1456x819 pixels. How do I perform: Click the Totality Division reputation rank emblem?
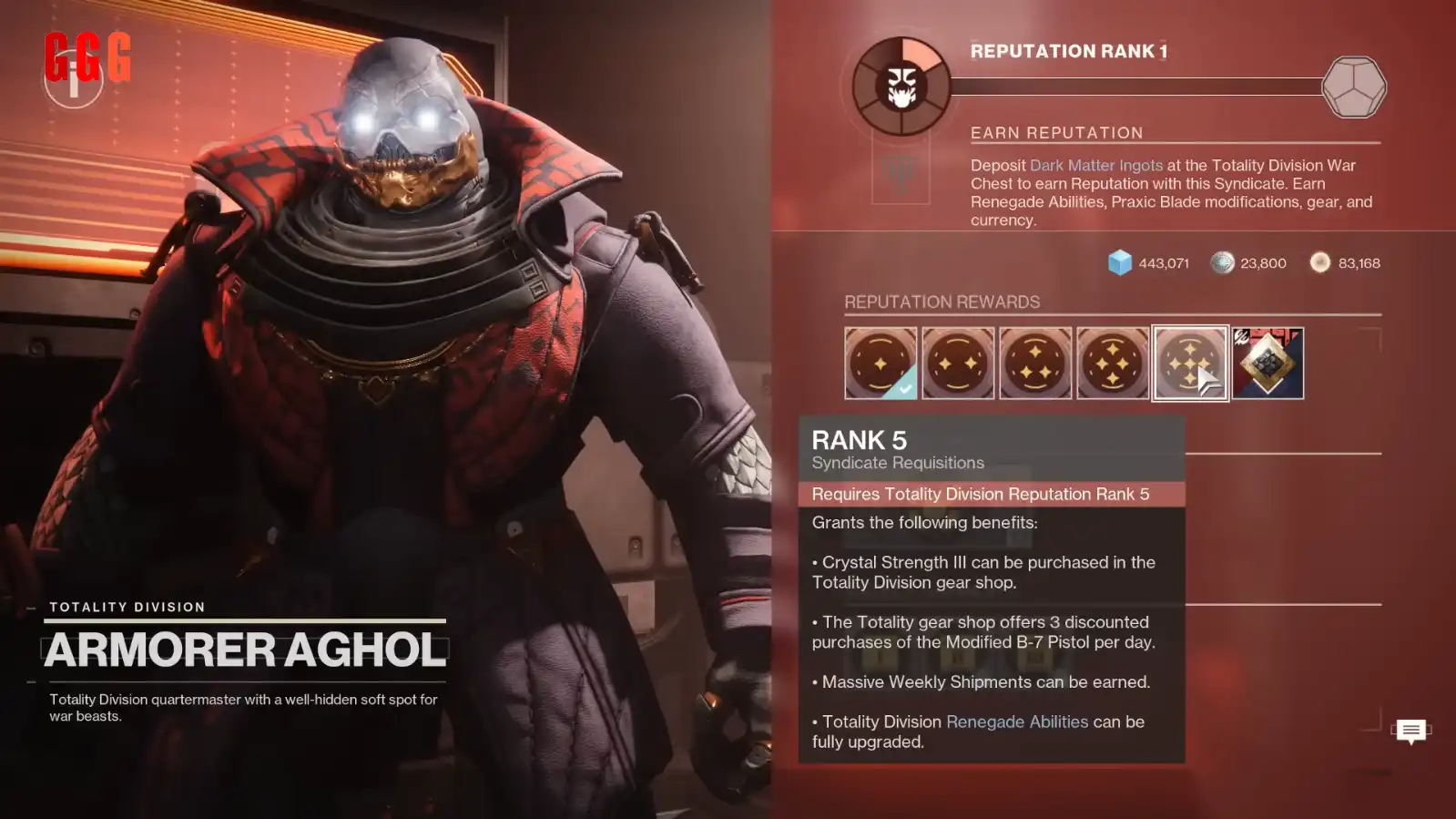901,87
